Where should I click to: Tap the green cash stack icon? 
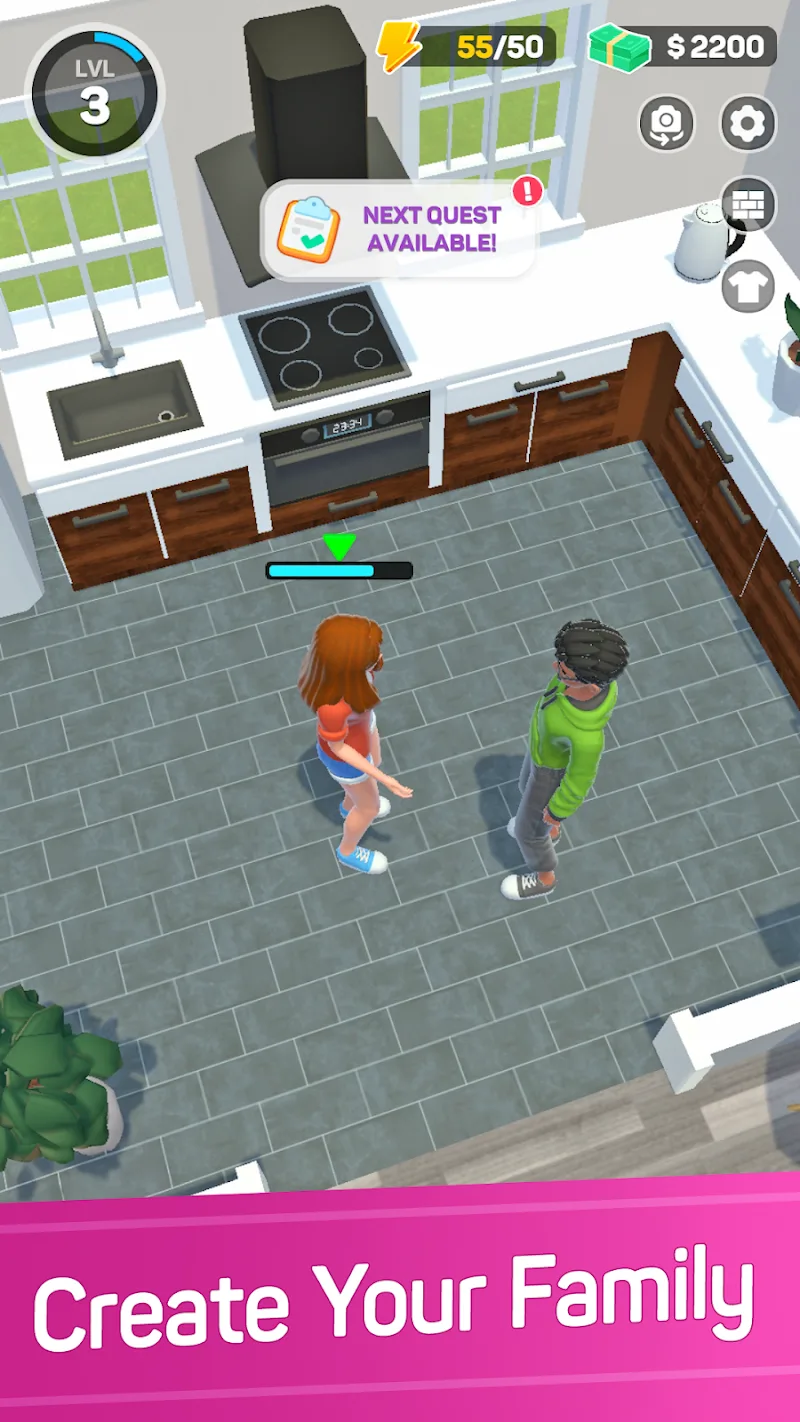click(x=620, y=46)
